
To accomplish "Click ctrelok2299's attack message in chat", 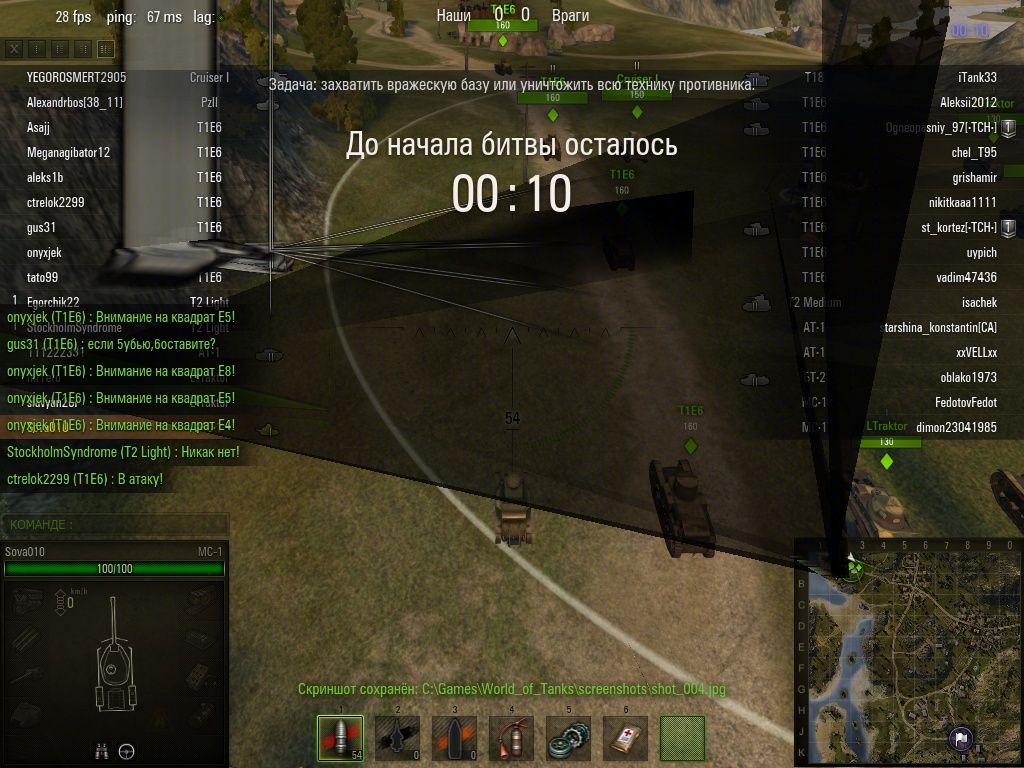I will (x=85, y=479).
